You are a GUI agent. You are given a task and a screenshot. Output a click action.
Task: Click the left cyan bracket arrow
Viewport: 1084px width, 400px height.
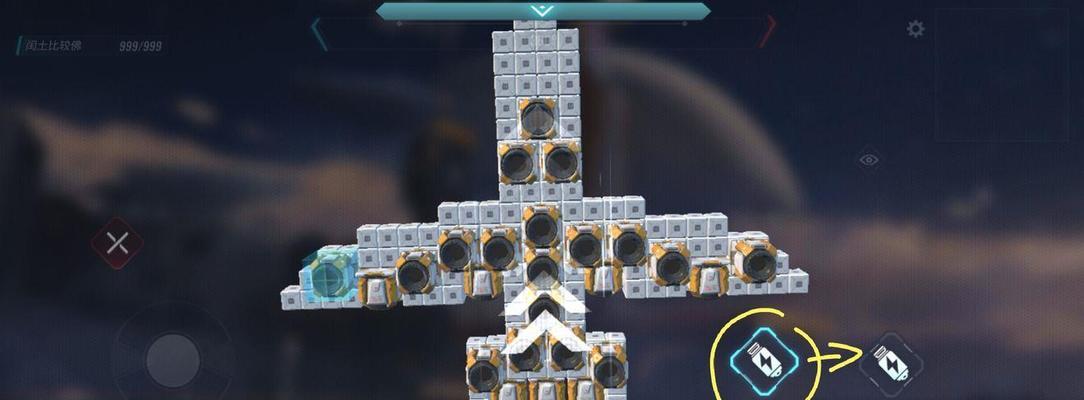pos(319,33)
